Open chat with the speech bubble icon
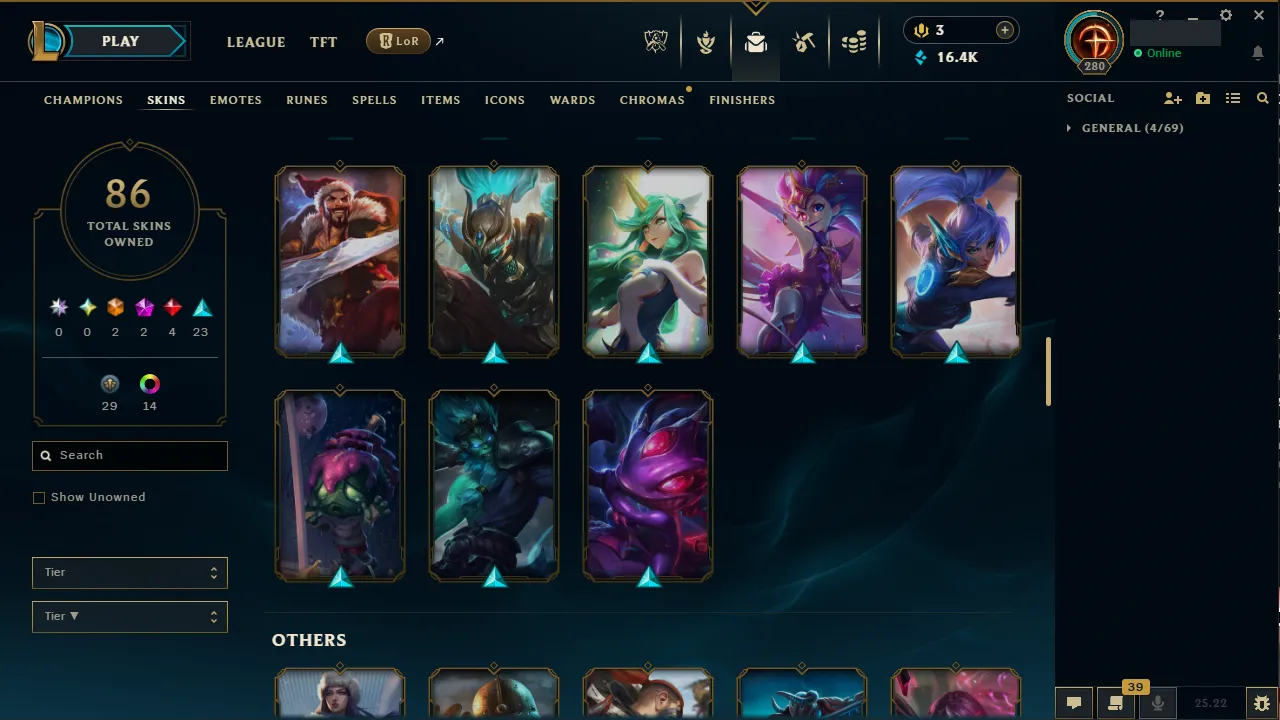Viewport: 1280px width, 720px height. 1073,703
